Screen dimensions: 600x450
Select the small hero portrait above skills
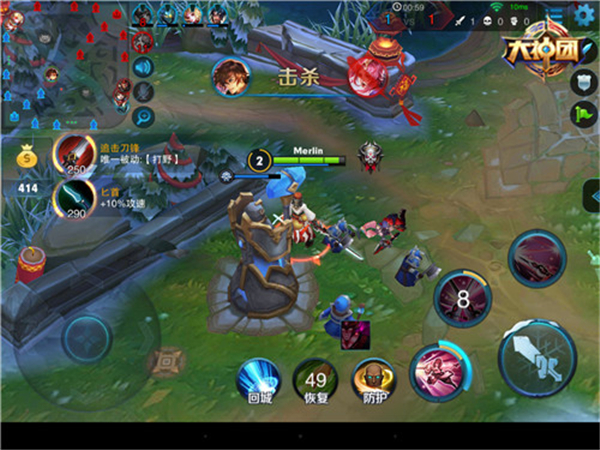(x=355, y=334)
